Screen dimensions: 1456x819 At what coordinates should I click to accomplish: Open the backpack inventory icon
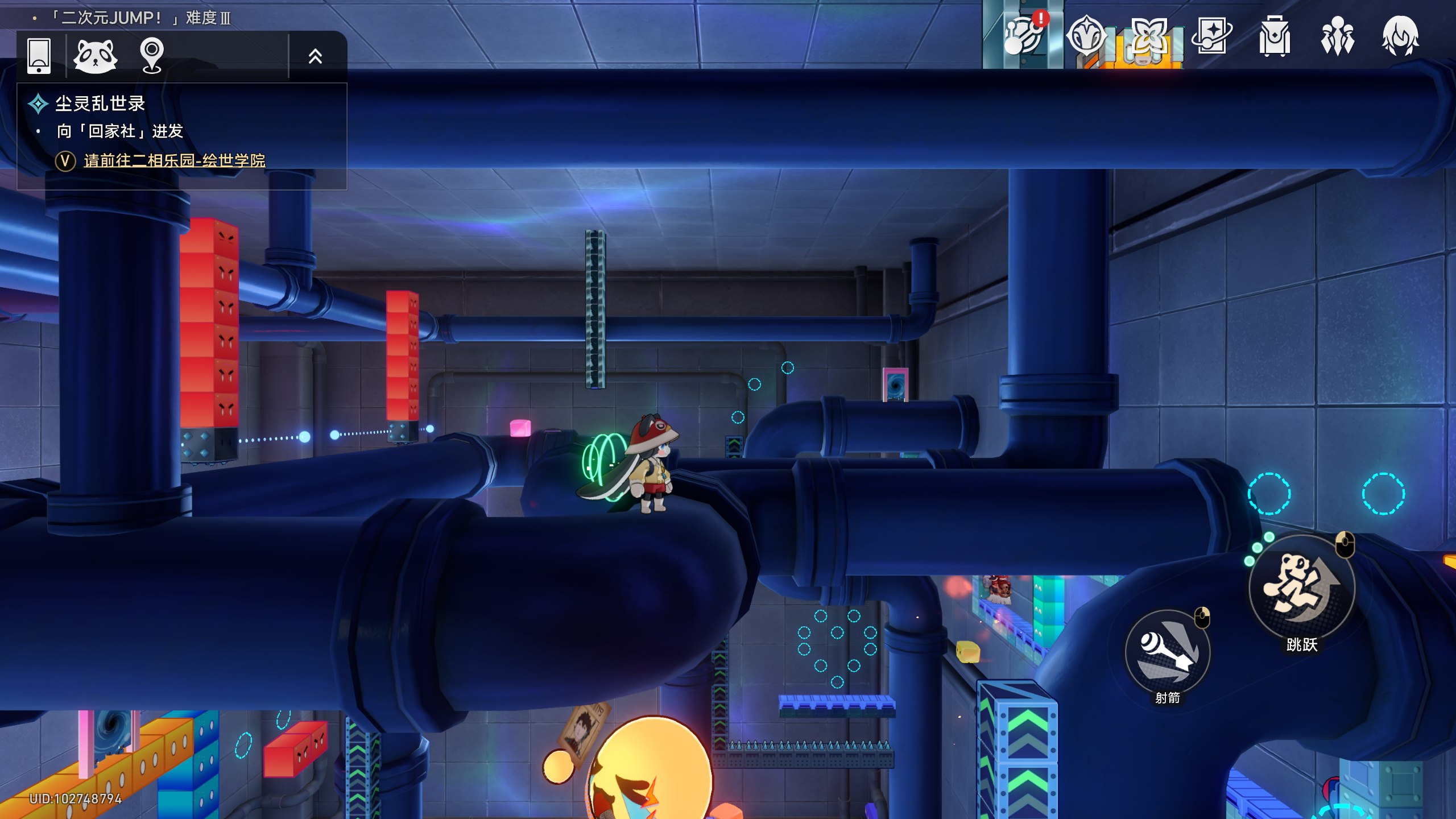[1274, 36]
